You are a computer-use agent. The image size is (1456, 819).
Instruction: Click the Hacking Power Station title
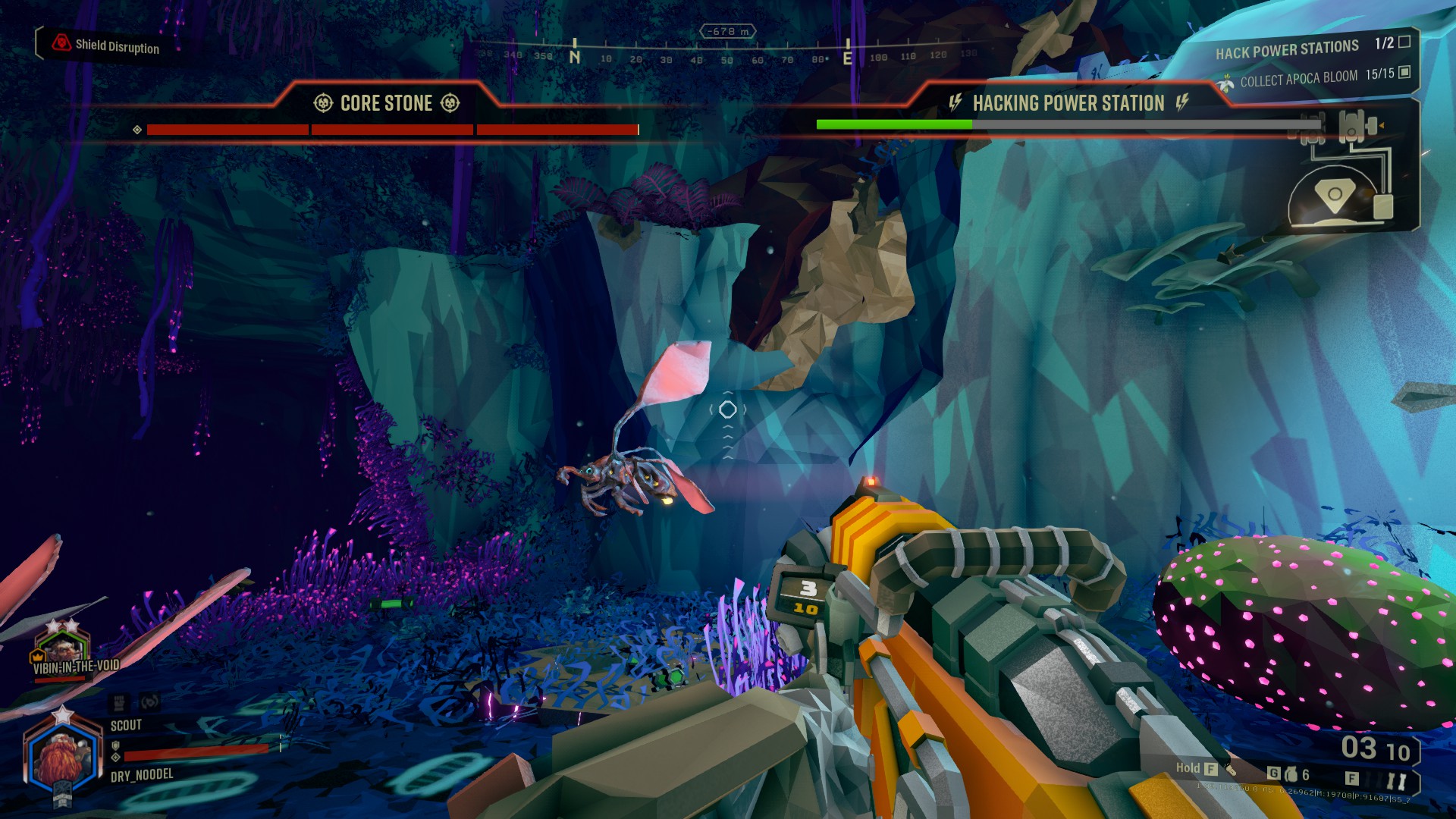coord(1068,103)
